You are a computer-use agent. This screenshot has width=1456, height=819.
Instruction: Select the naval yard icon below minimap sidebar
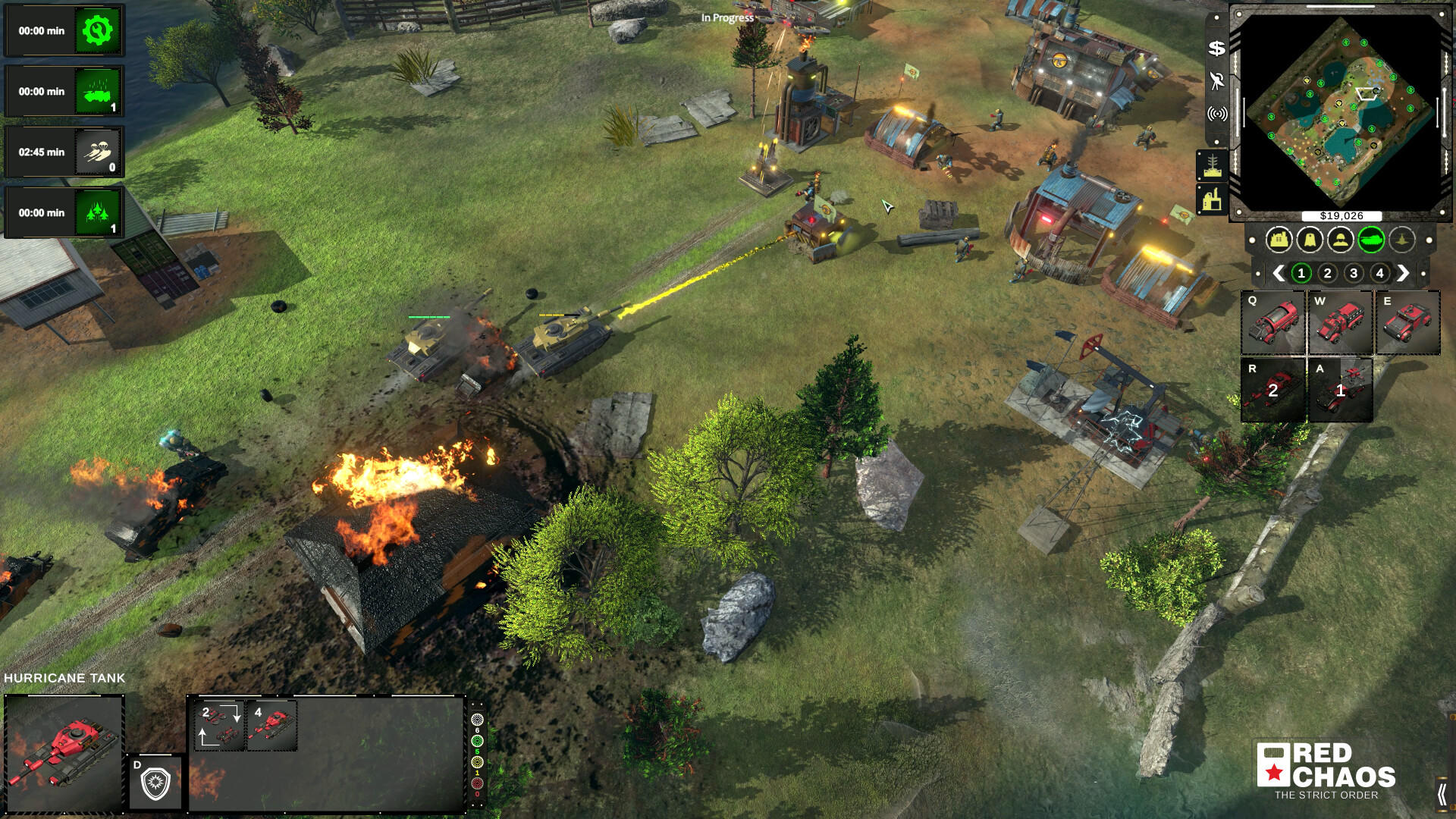pos(1213,163)
